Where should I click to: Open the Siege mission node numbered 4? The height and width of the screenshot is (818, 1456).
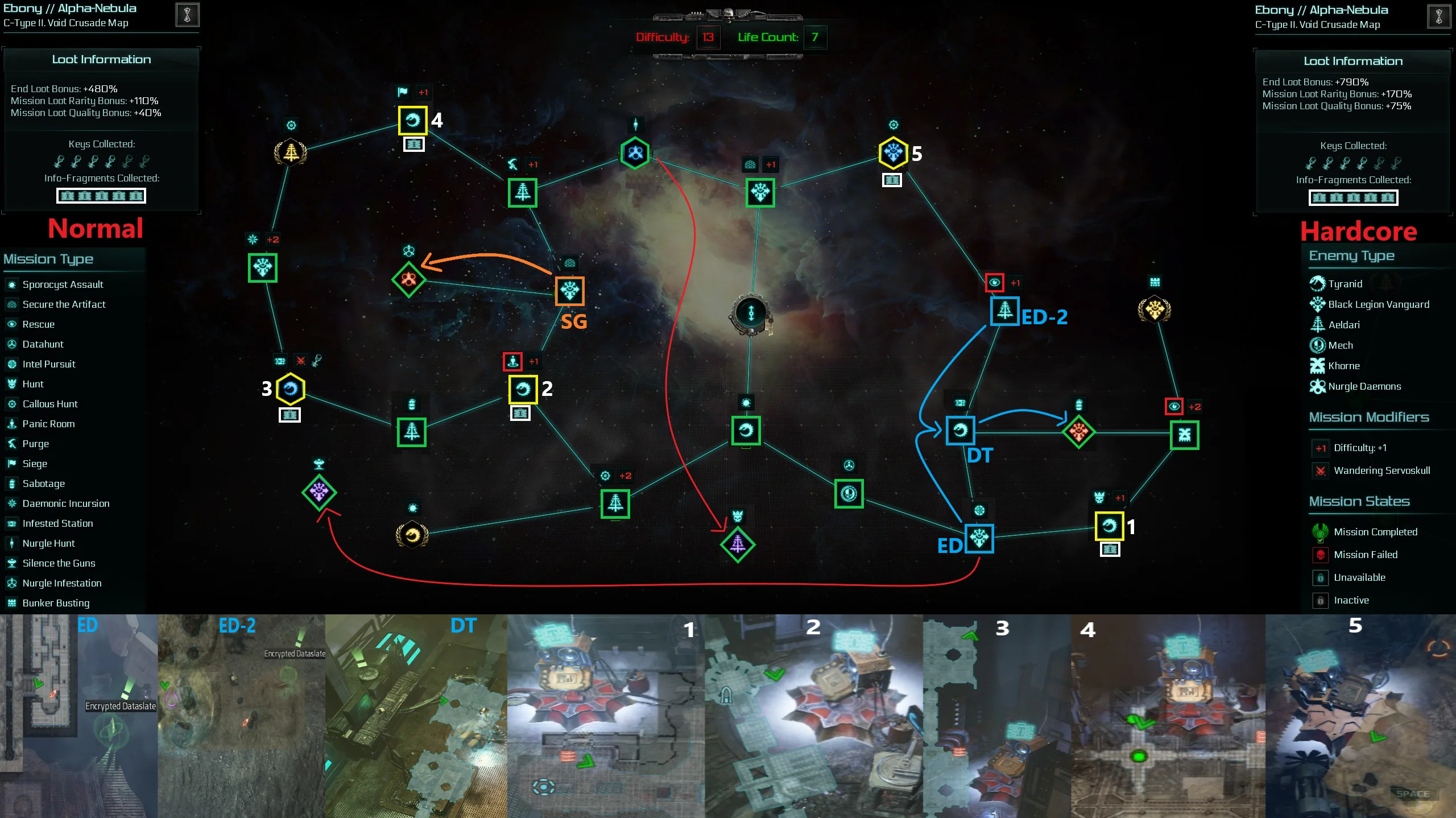tap(412, 121)
